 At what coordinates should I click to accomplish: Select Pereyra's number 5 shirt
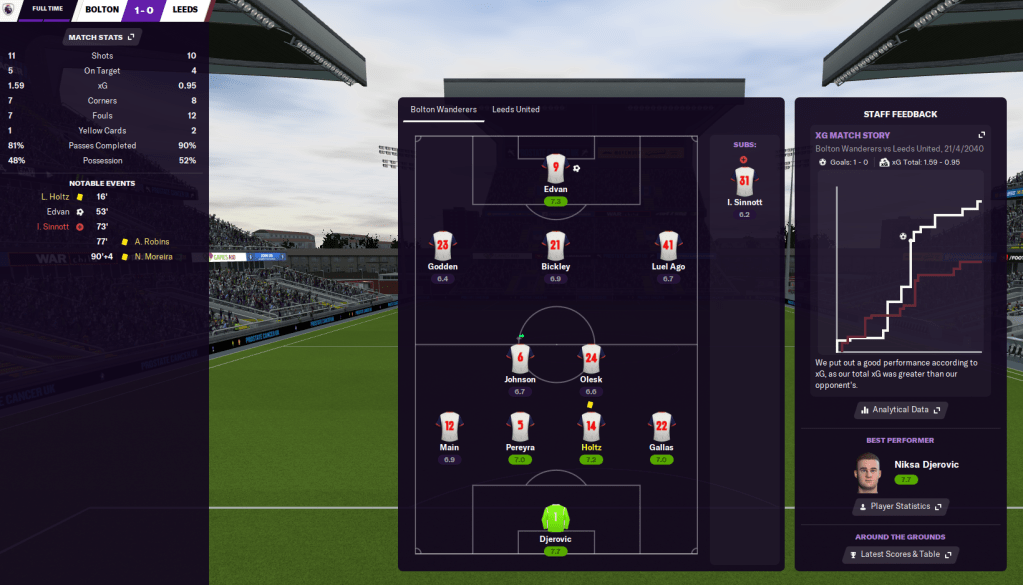point(520,426)
